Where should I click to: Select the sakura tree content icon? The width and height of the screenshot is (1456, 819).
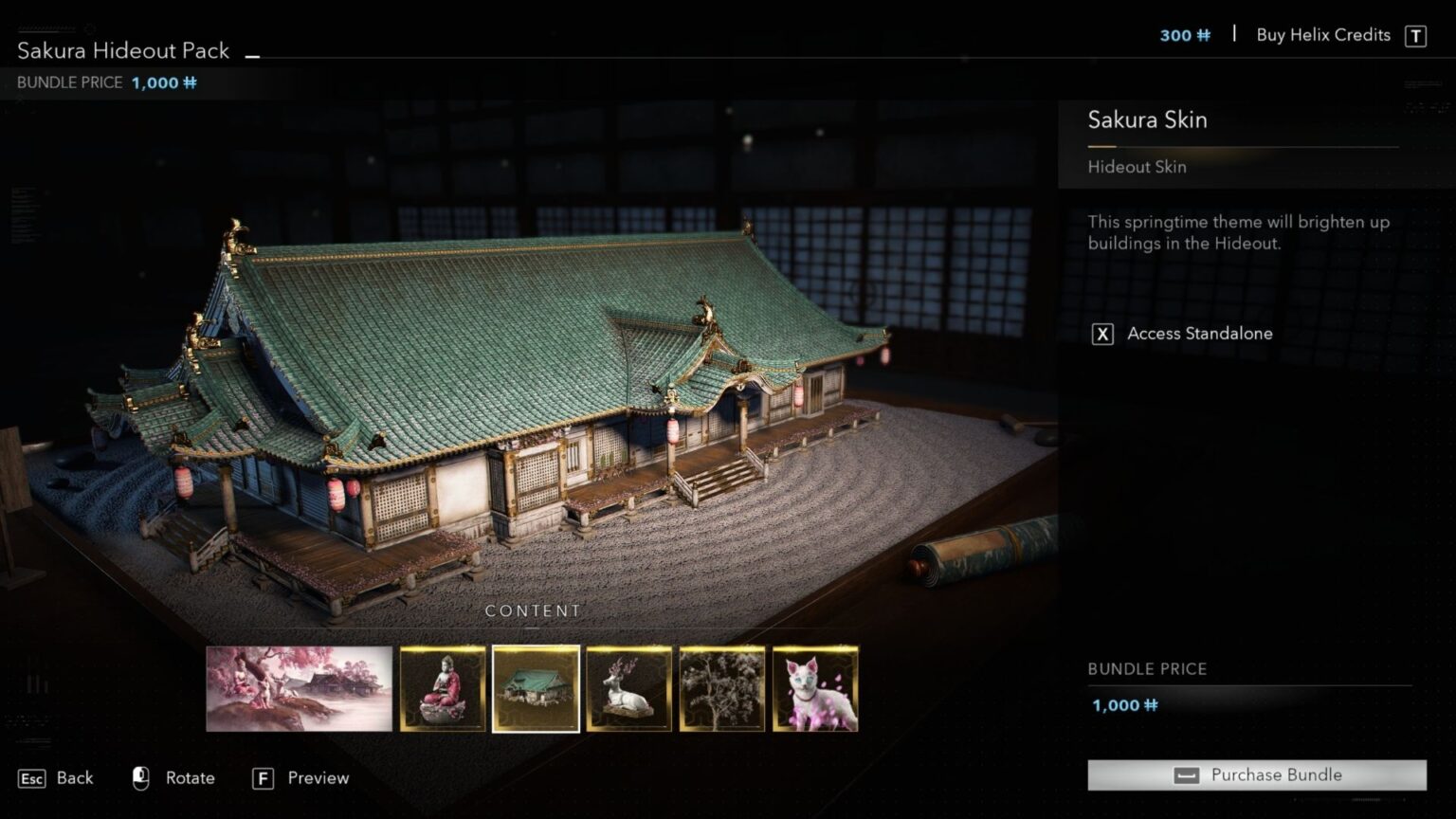pos(721,688)
